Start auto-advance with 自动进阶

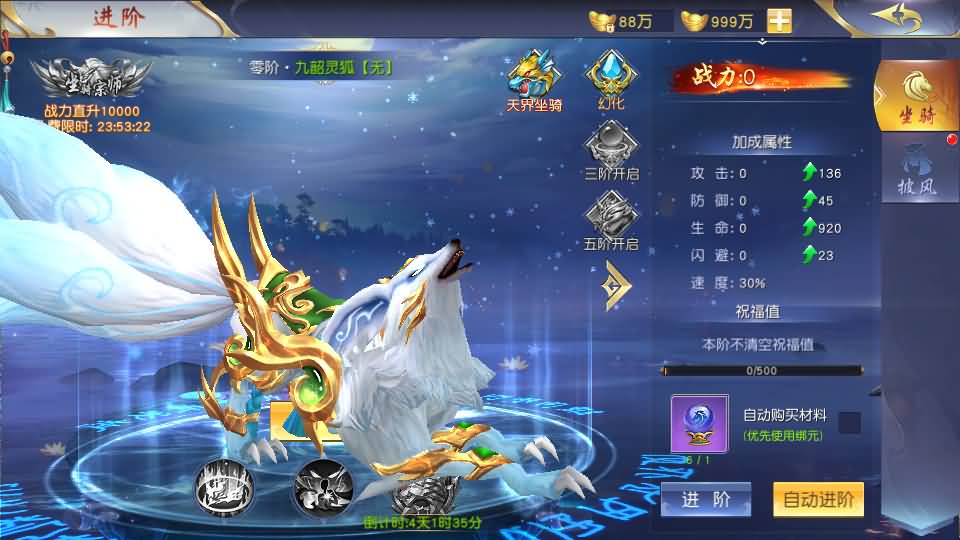[x=818, y=500]
